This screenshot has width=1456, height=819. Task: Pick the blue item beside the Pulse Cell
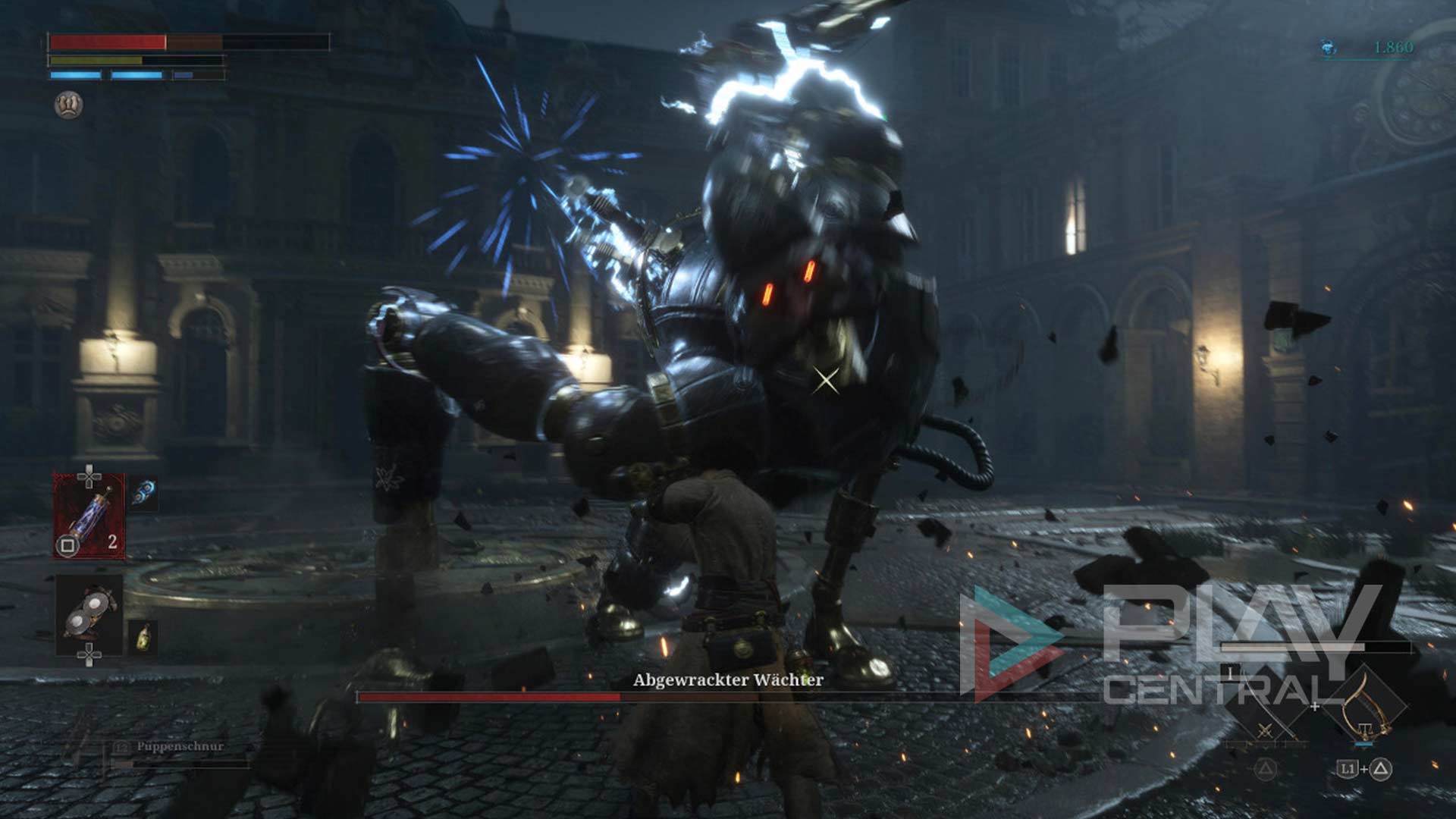point(143,494)
